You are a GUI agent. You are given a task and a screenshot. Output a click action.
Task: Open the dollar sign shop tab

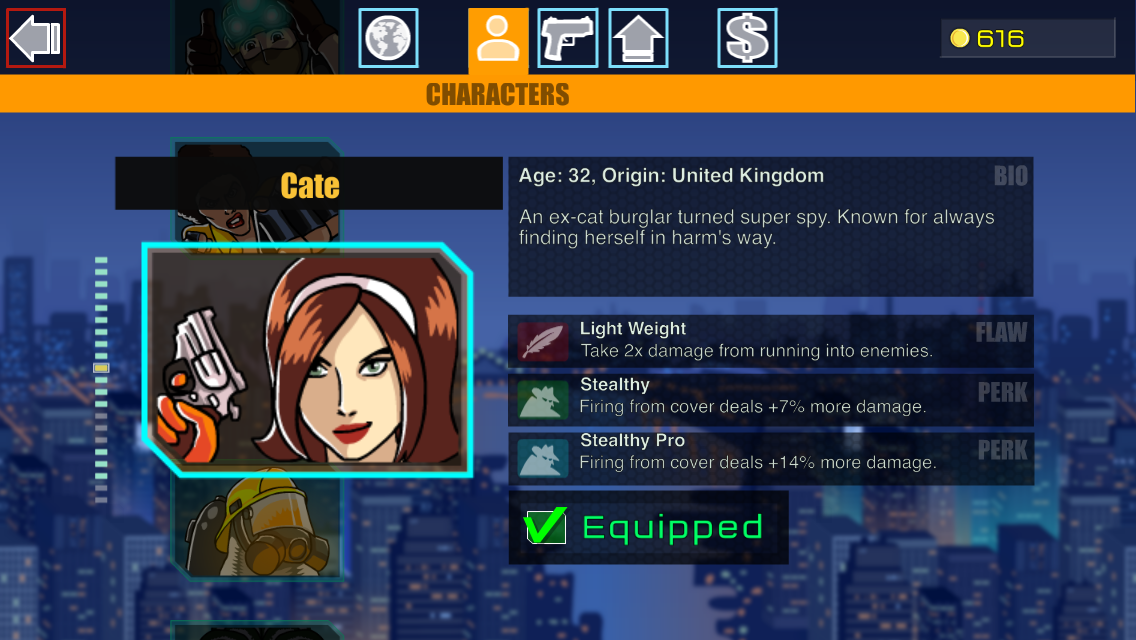(x=747, y=38)
